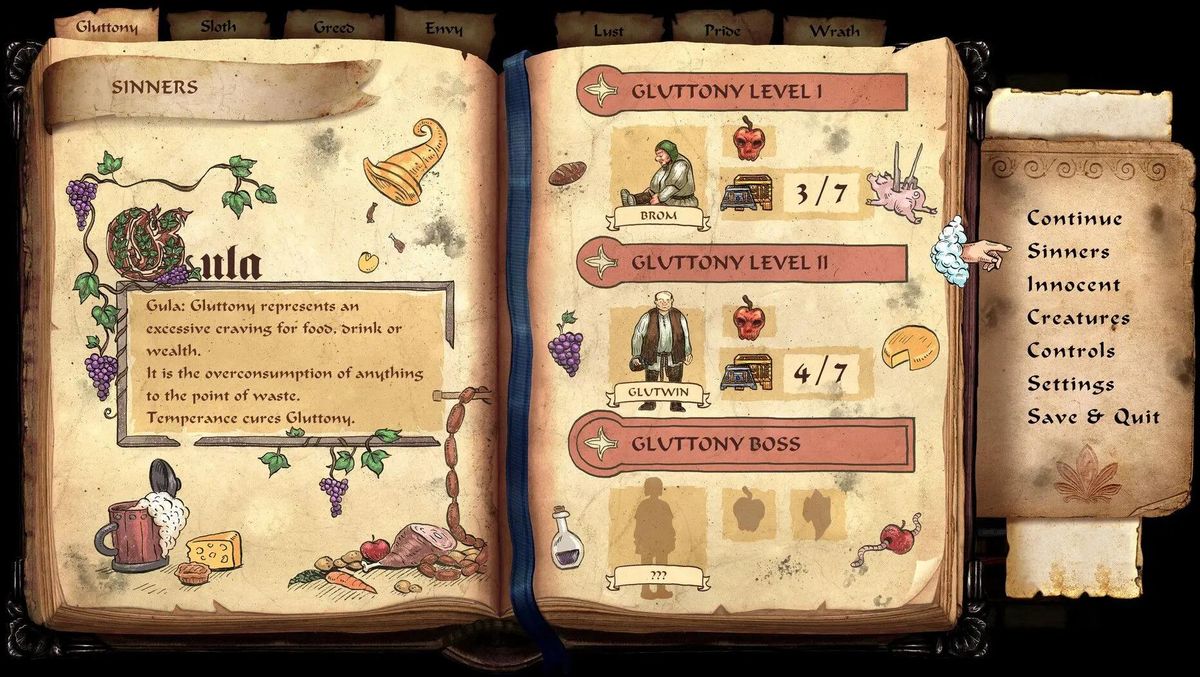Image resolution: width=1200 pixels, height=677 pixels.
Task: Open the Settings menu
Action: pyautogui.click(x=1070, y=384)
